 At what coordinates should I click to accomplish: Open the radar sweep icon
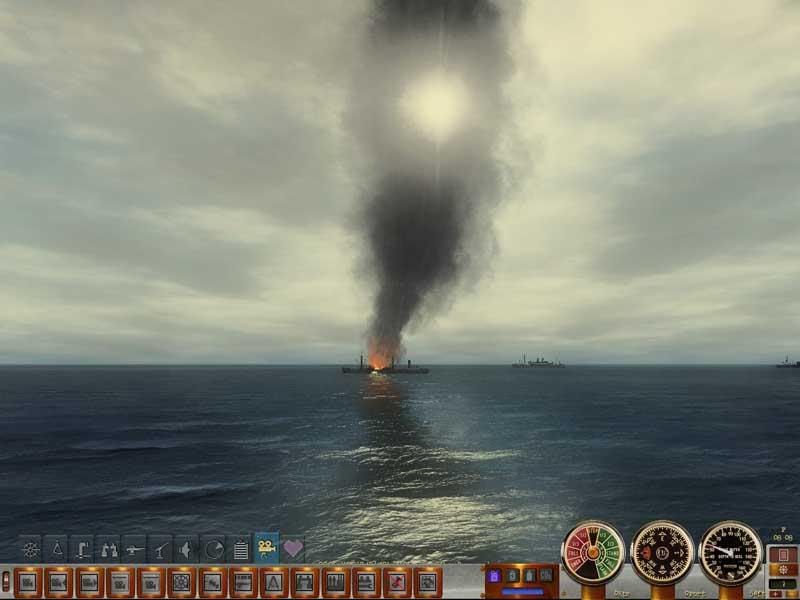point(213,549)
